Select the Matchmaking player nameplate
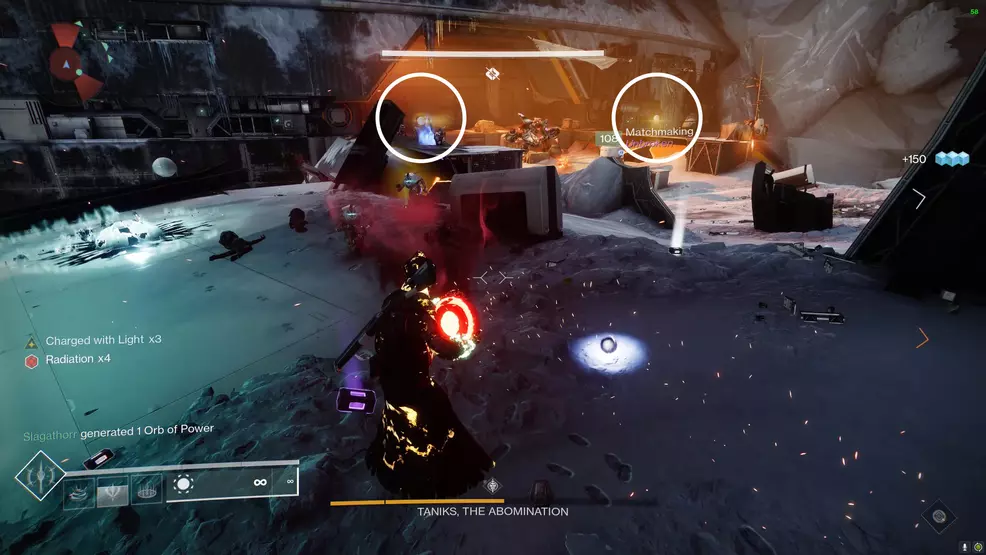 (x=659, y=132)
